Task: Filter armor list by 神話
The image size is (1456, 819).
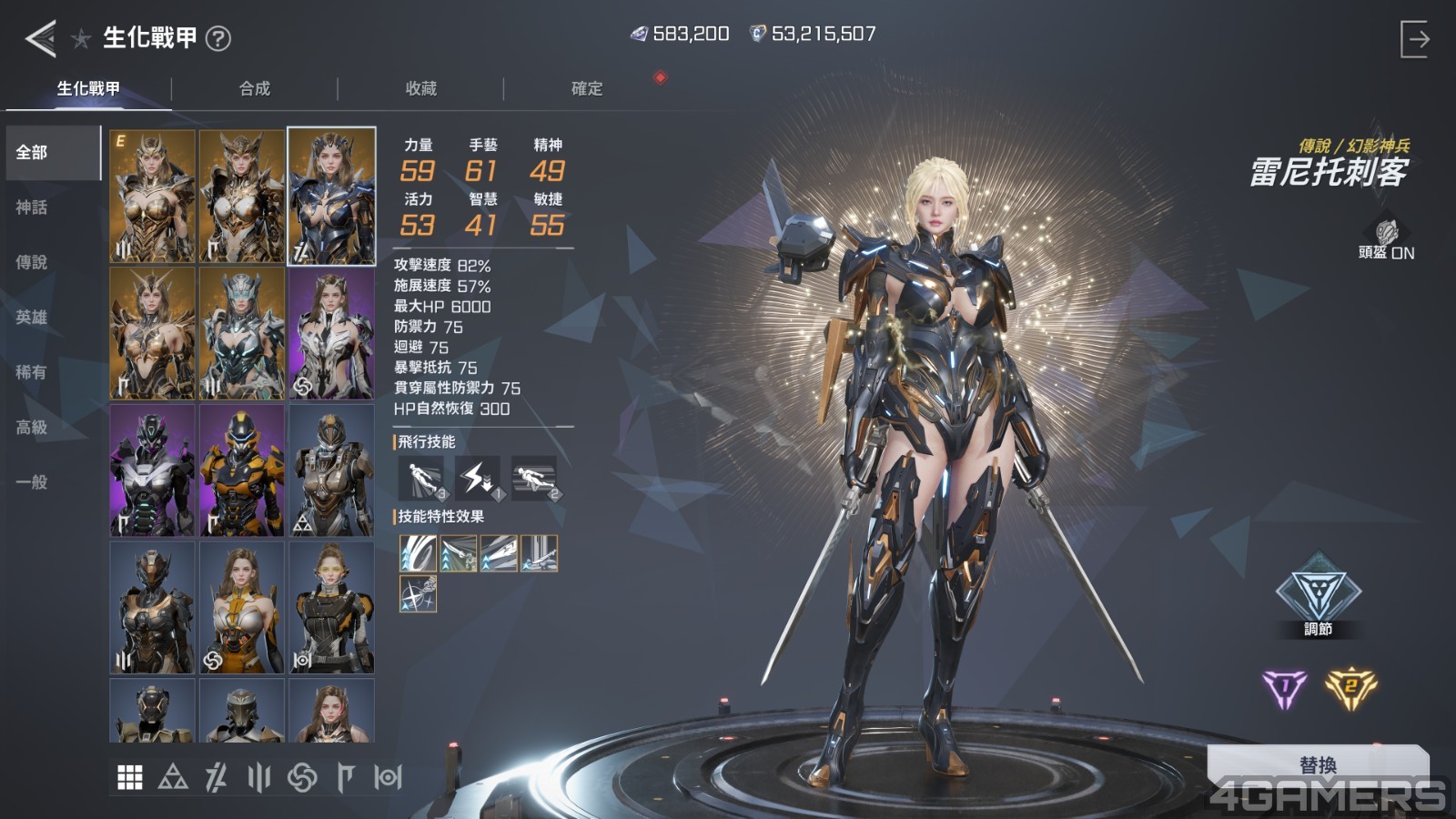Action: [32, 207]
